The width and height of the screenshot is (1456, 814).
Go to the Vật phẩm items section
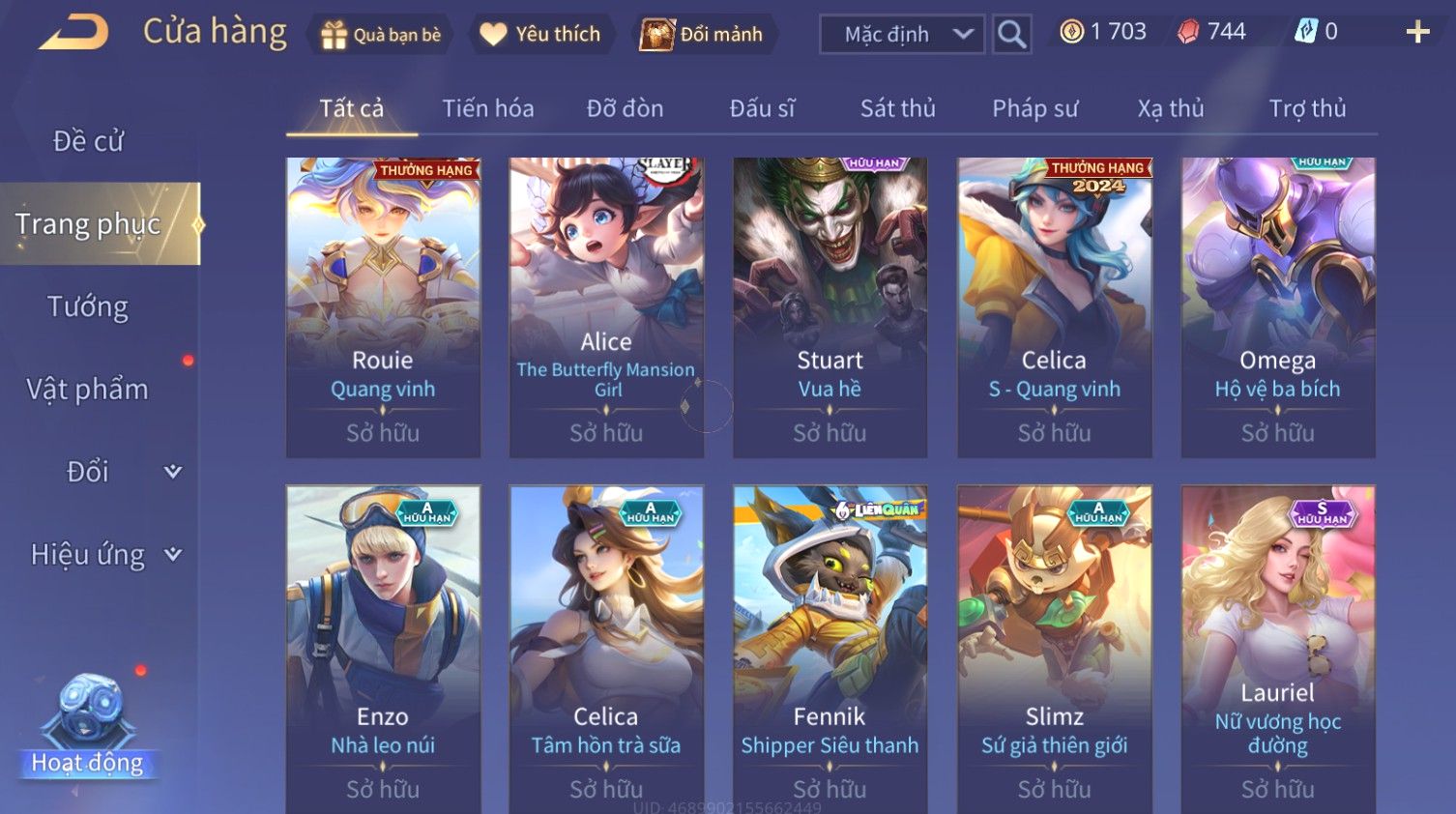tap(88, 389)
